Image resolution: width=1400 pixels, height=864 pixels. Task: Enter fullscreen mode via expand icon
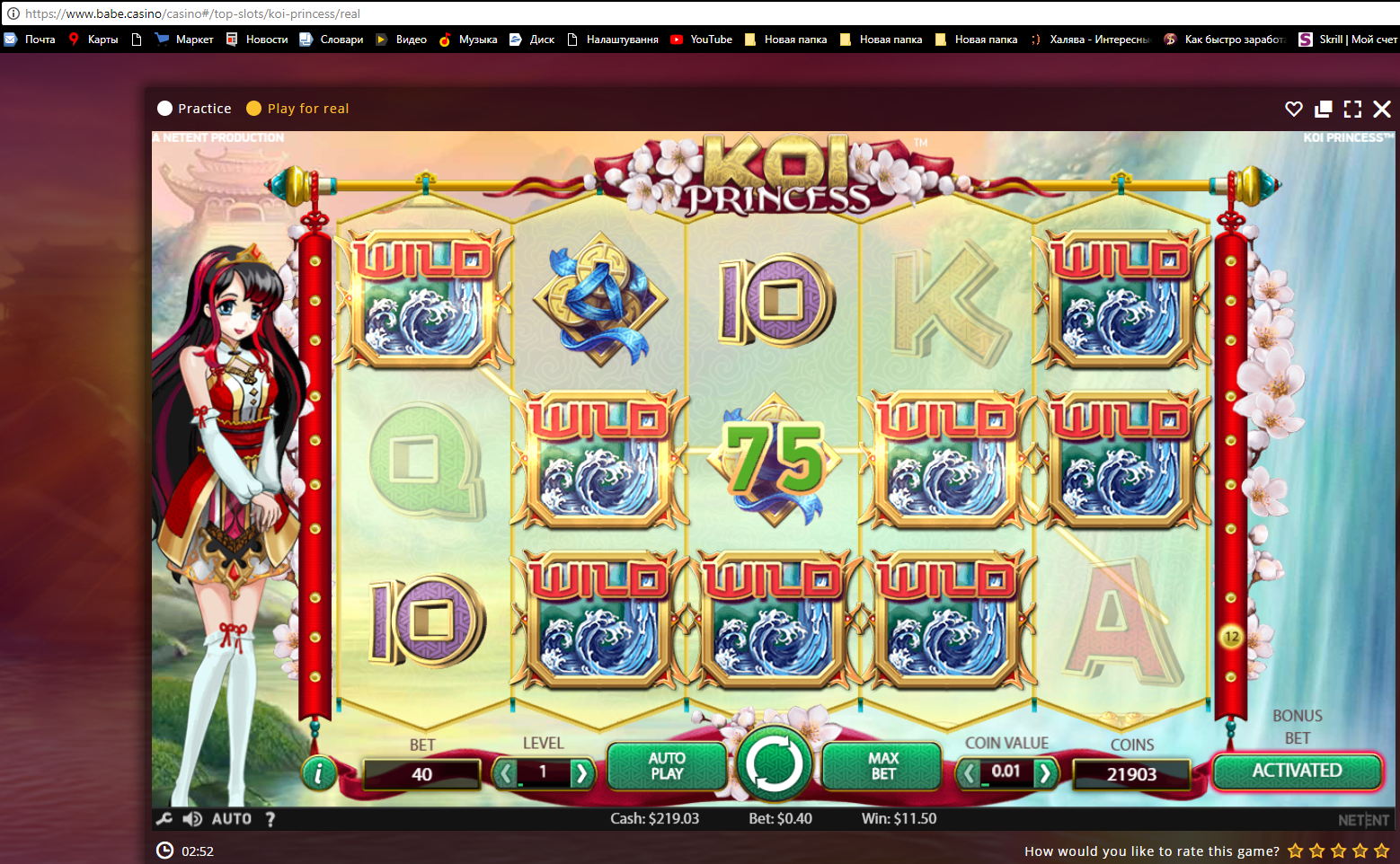point(1352,109)
